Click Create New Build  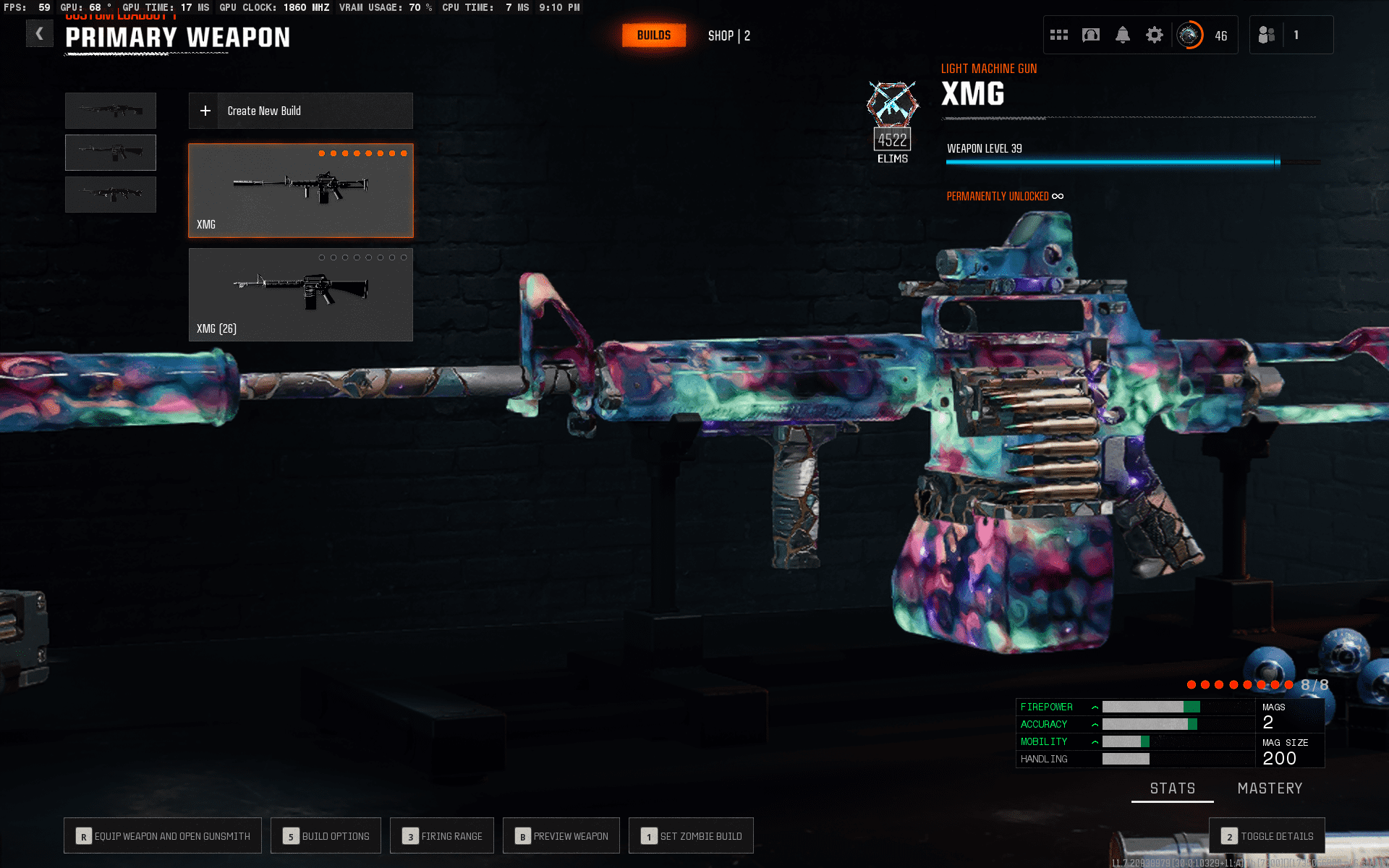point(300,111)
